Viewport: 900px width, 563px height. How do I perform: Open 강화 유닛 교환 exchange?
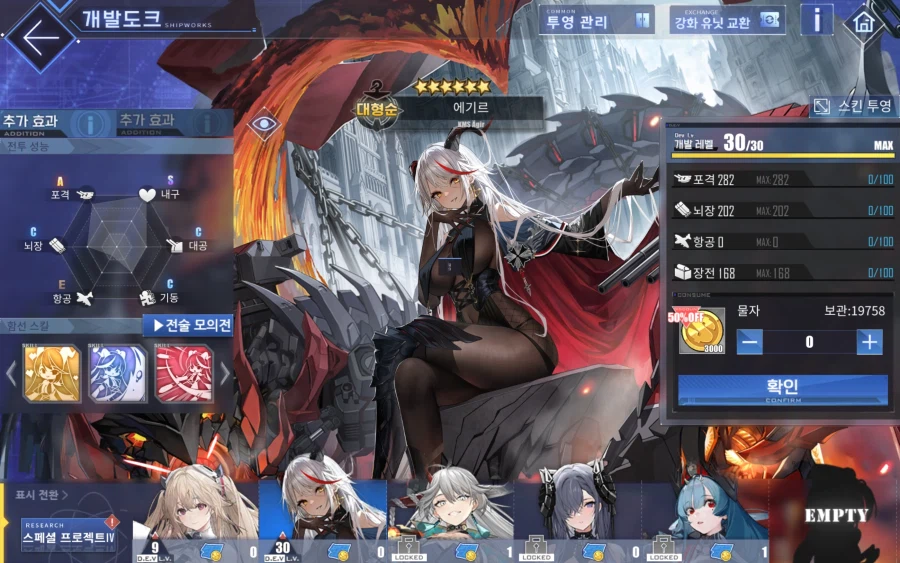point(727,20)
